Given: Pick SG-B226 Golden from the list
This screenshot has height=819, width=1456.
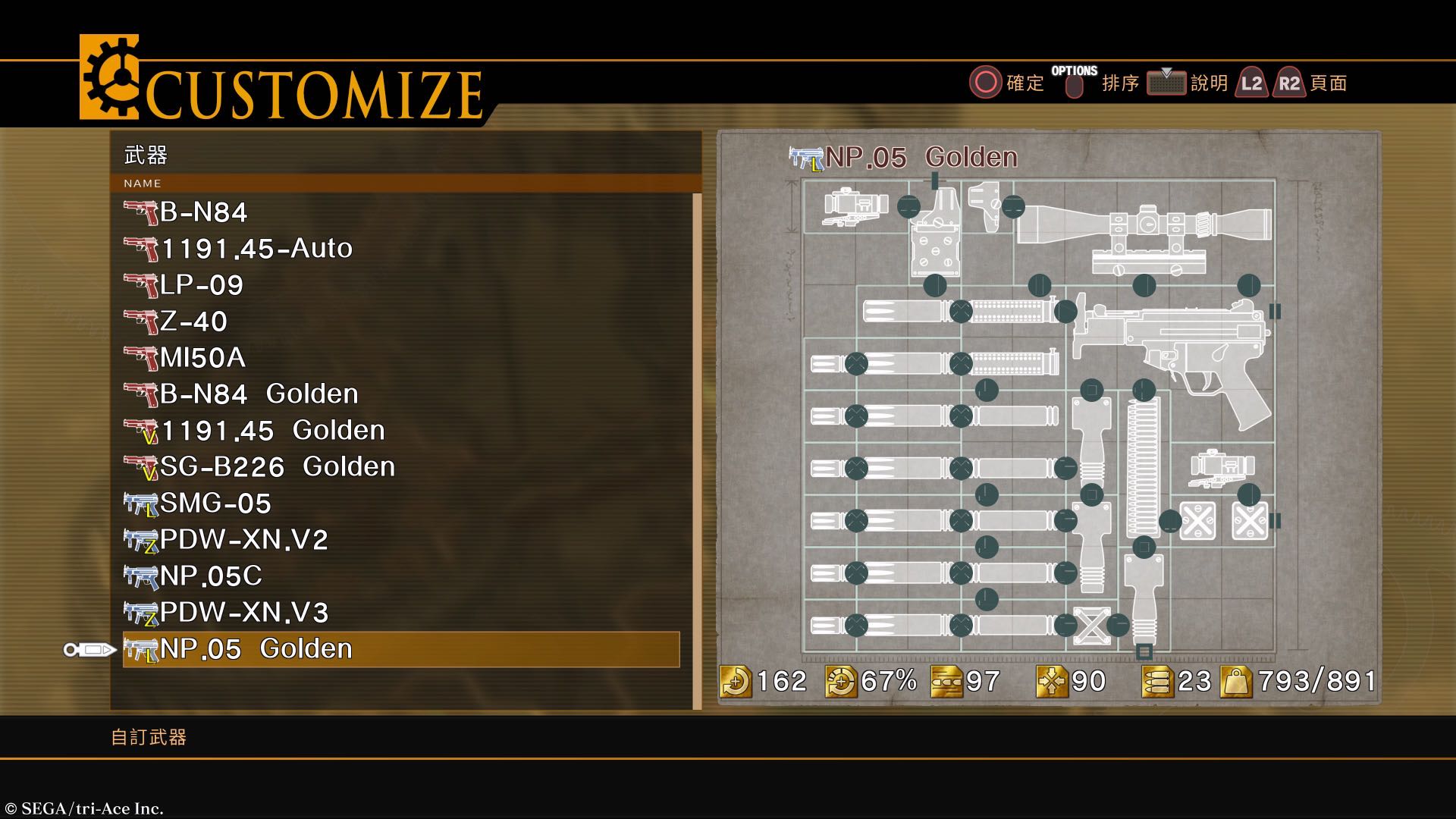Looking at the screenshot, I should [x=278, y=467].
